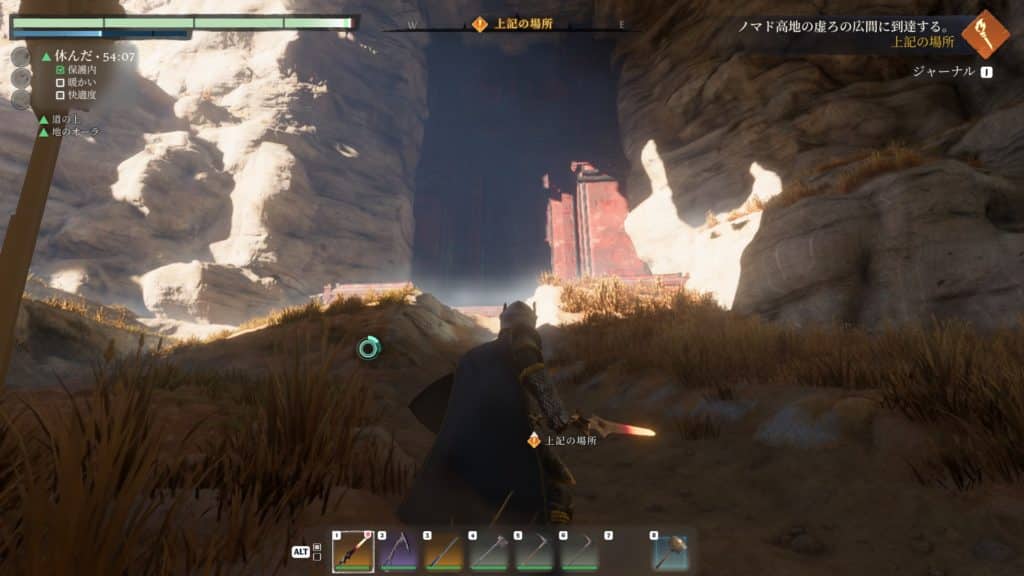This screenshot has height=576, width=1024.
Task: Open the orange torch quest tracker icon
Action: coord(985,33)
